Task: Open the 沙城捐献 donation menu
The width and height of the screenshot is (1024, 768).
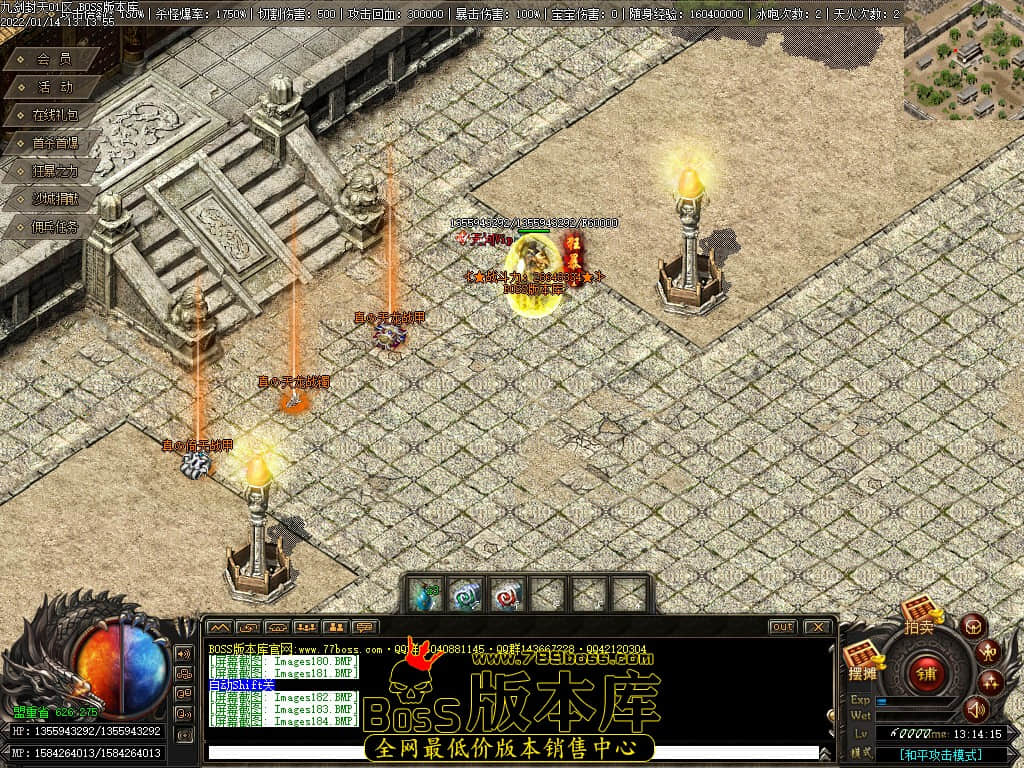Action: 53,199
